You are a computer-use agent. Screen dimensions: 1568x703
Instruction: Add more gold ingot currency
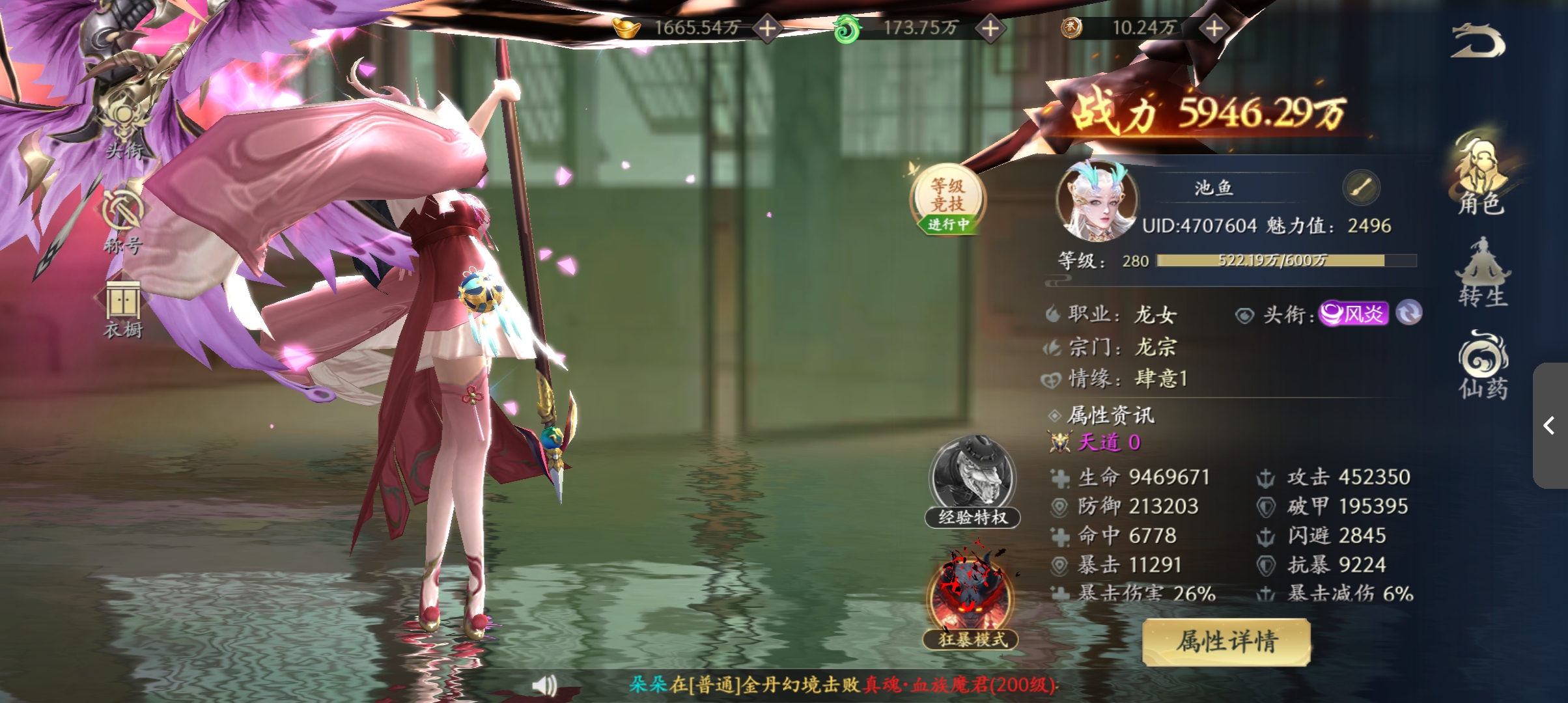[768, 29]
